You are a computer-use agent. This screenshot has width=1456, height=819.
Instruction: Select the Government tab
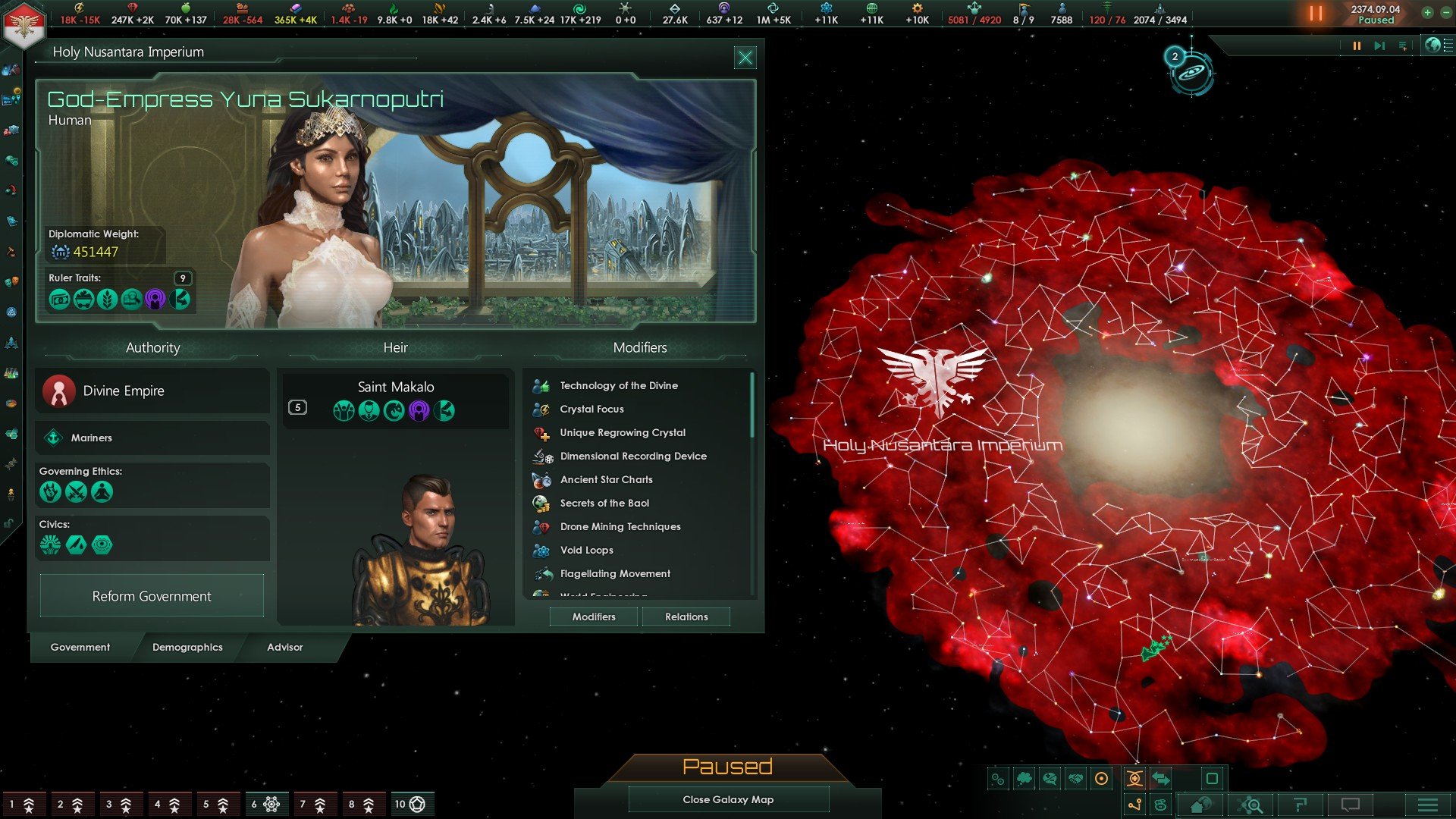(80, 647)
